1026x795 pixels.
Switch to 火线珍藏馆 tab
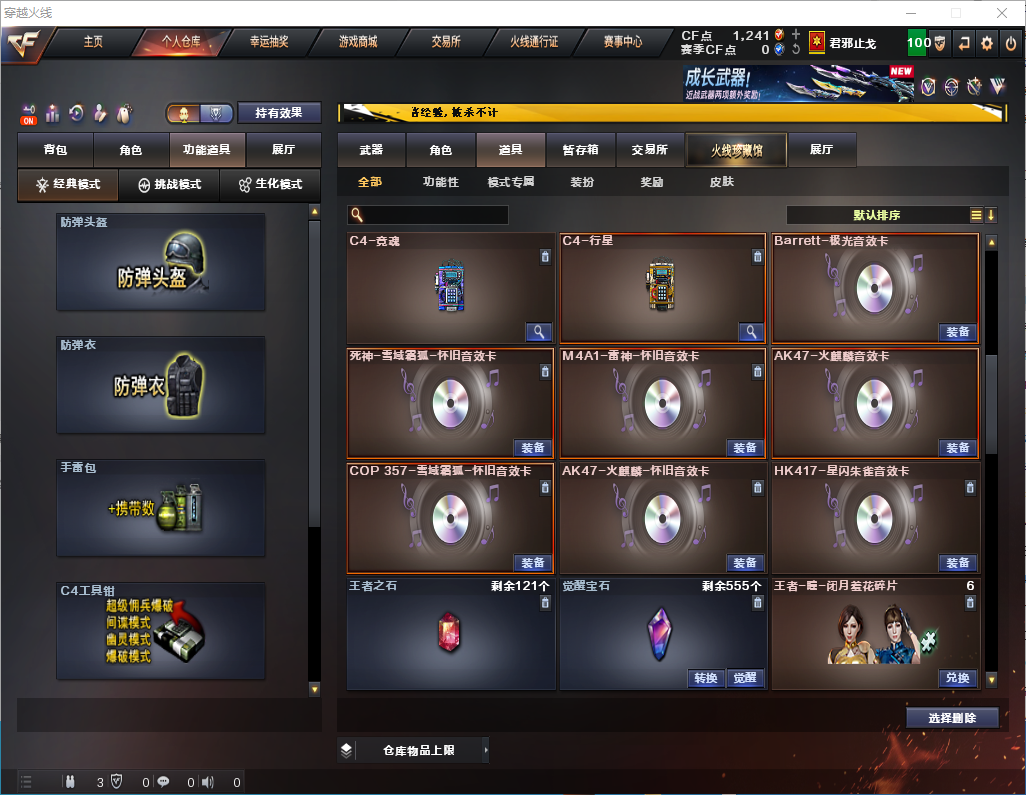coord(736,150)
